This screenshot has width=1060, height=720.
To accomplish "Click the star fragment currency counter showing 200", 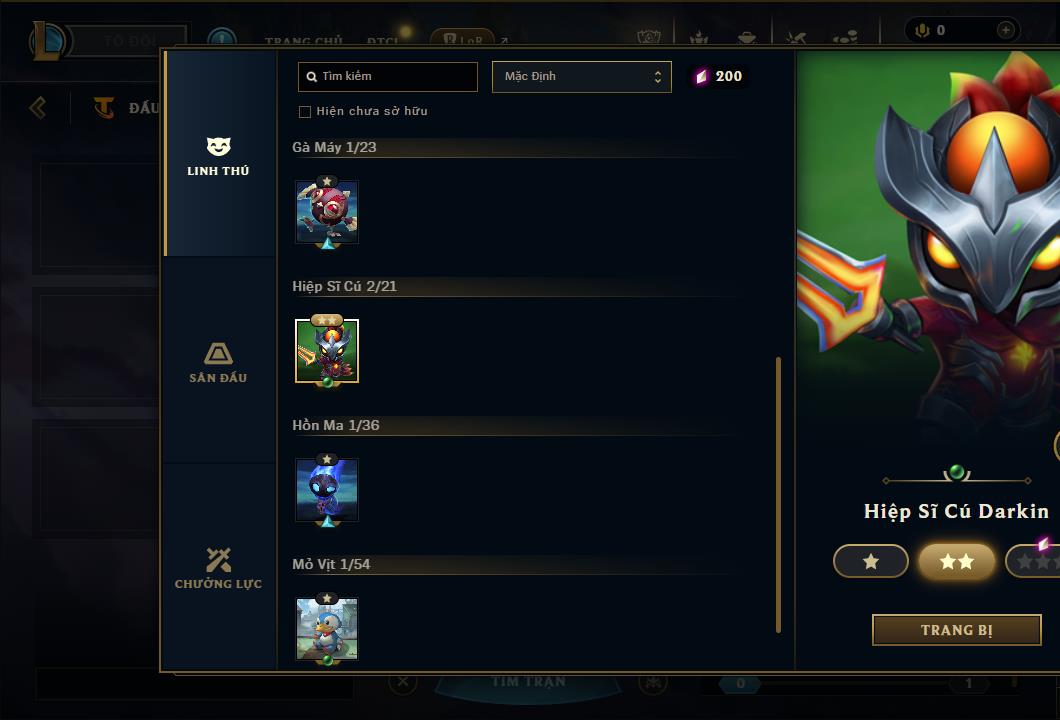I will (x=719, y=77).
